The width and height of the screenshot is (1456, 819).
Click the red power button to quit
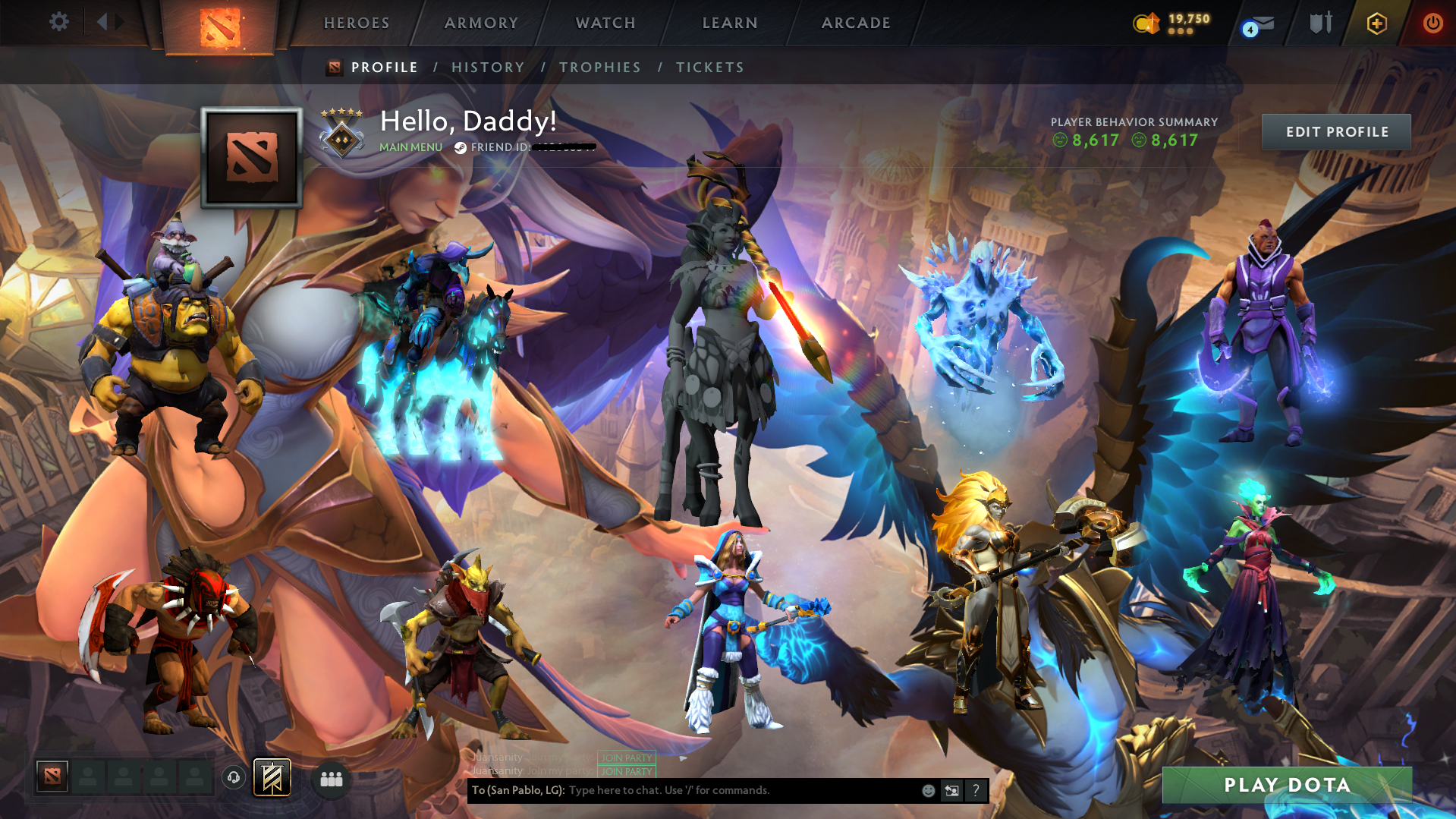(1432, 23)
